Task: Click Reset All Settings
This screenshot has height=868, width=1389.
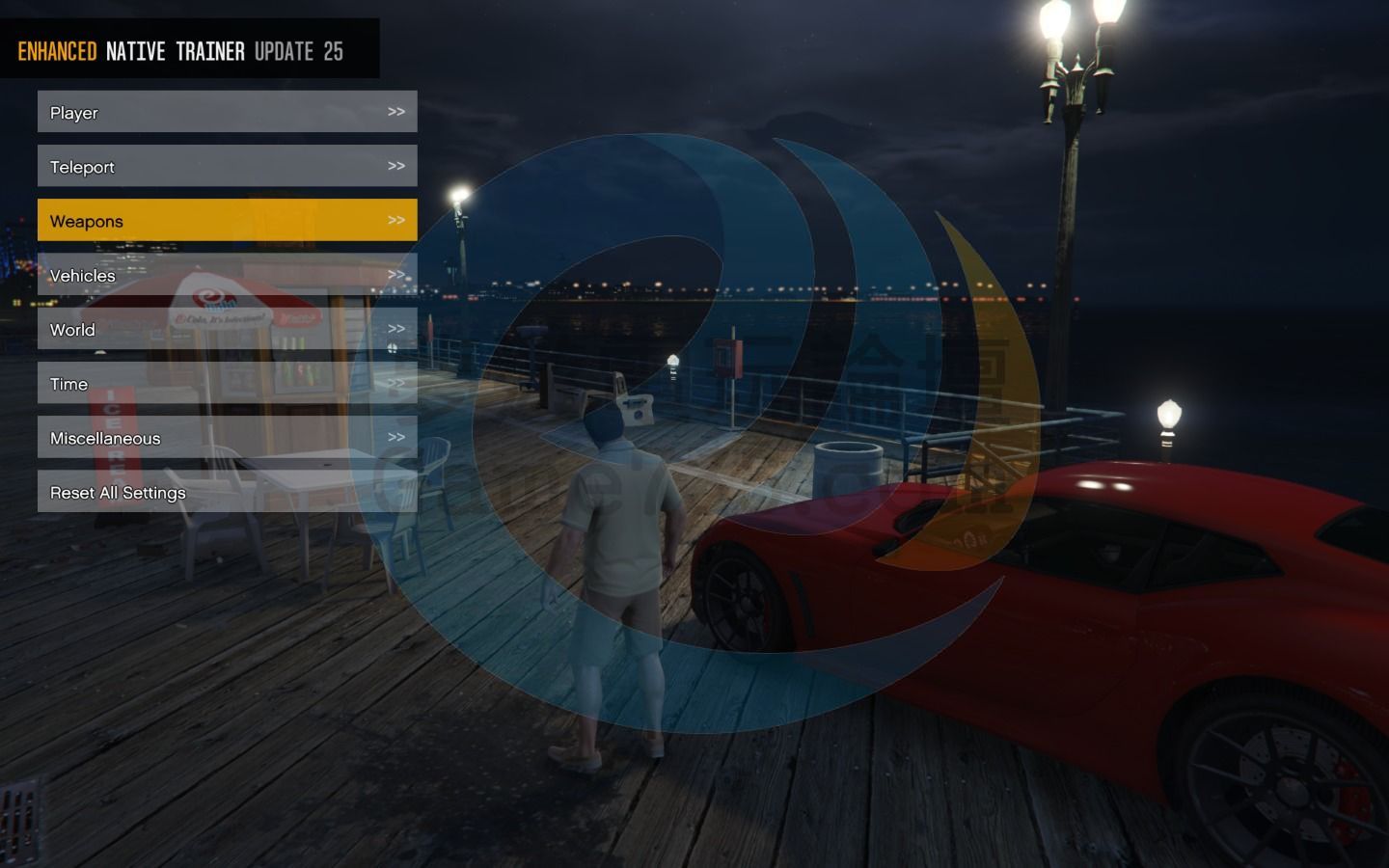Action: pyautogui.click(x=227, y=492)
